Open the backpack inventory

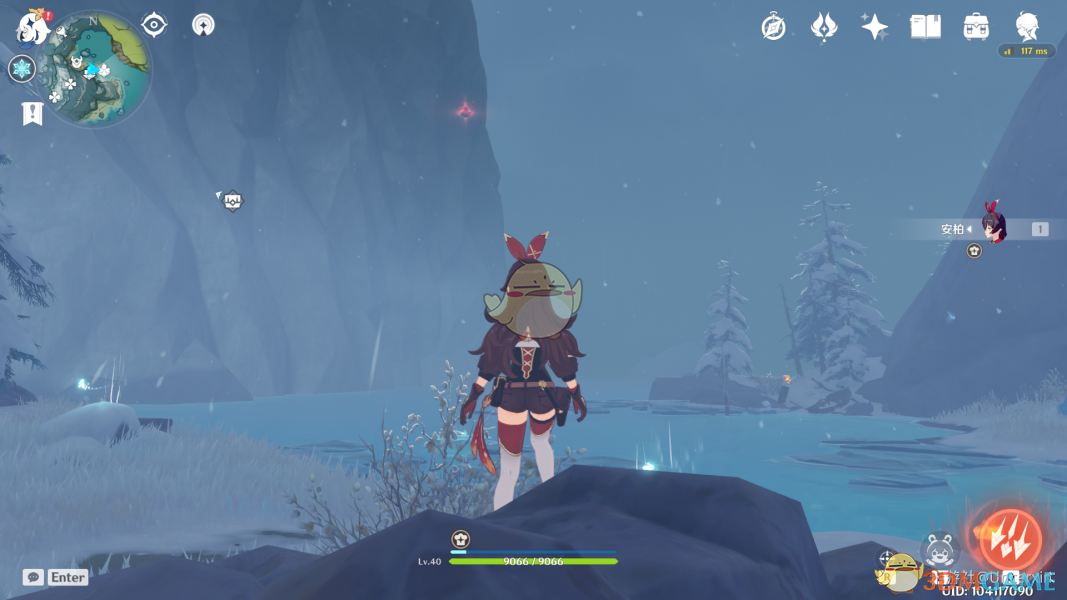coord(976,27)
